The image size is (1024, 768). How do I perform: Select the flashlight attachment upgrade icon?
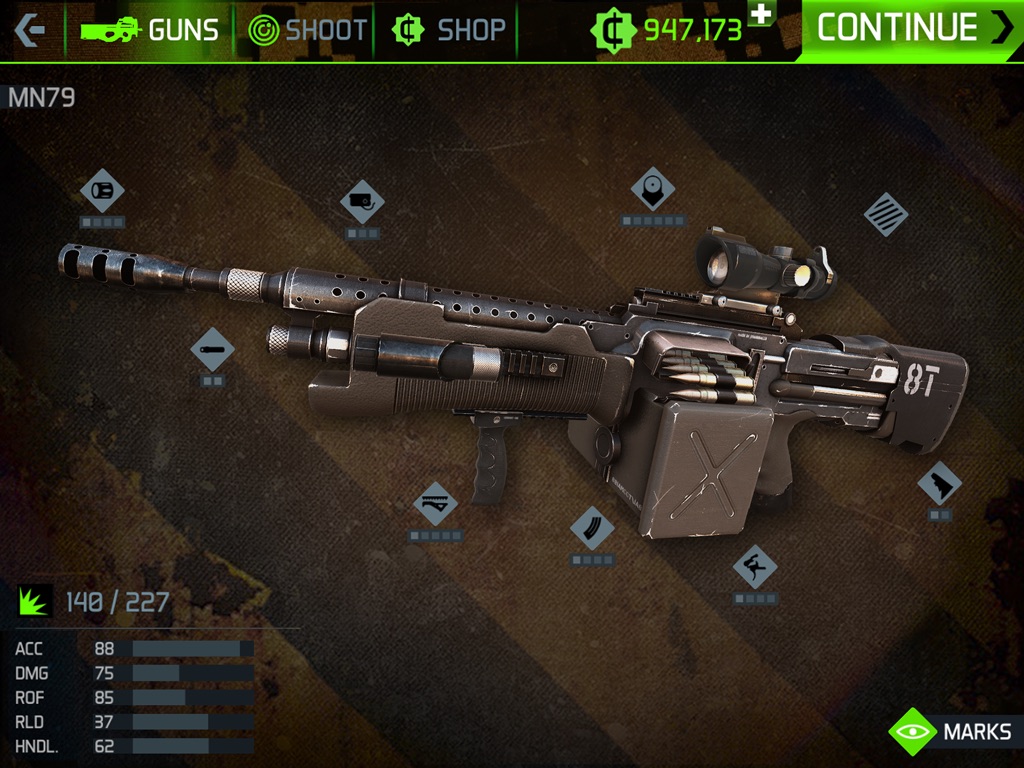pyautogui.click(x=362, y=202)
